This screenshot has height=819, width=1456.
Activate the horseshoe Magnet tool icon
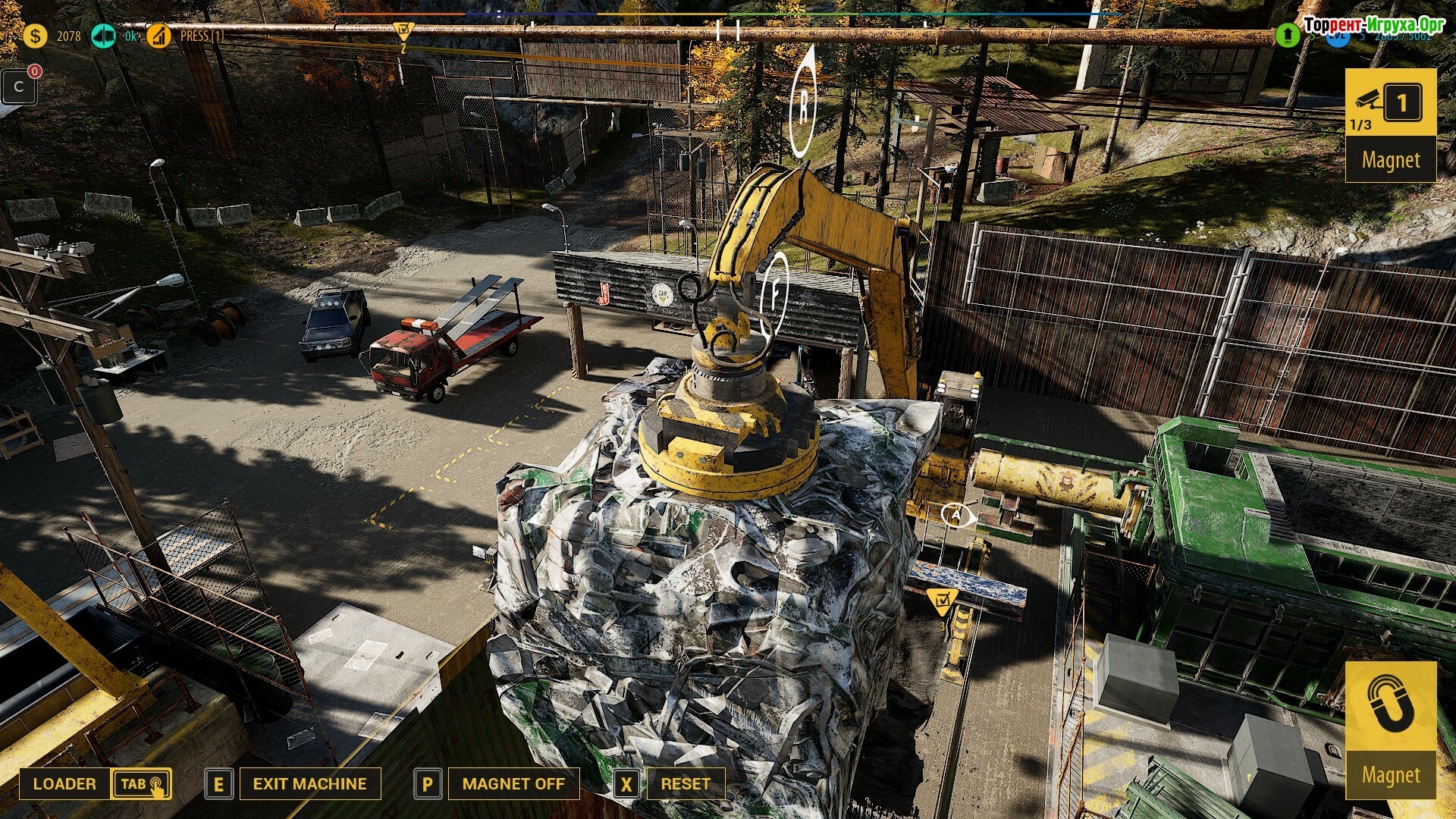[1390, 707]
